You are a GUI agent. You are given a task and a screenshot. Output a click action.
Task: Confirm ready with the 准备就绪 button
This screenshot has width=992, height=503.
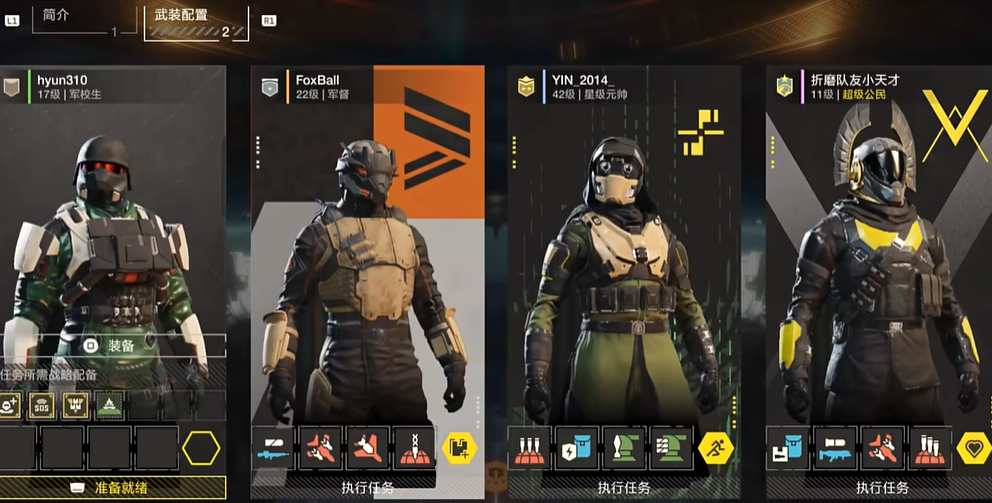point(112,488)
